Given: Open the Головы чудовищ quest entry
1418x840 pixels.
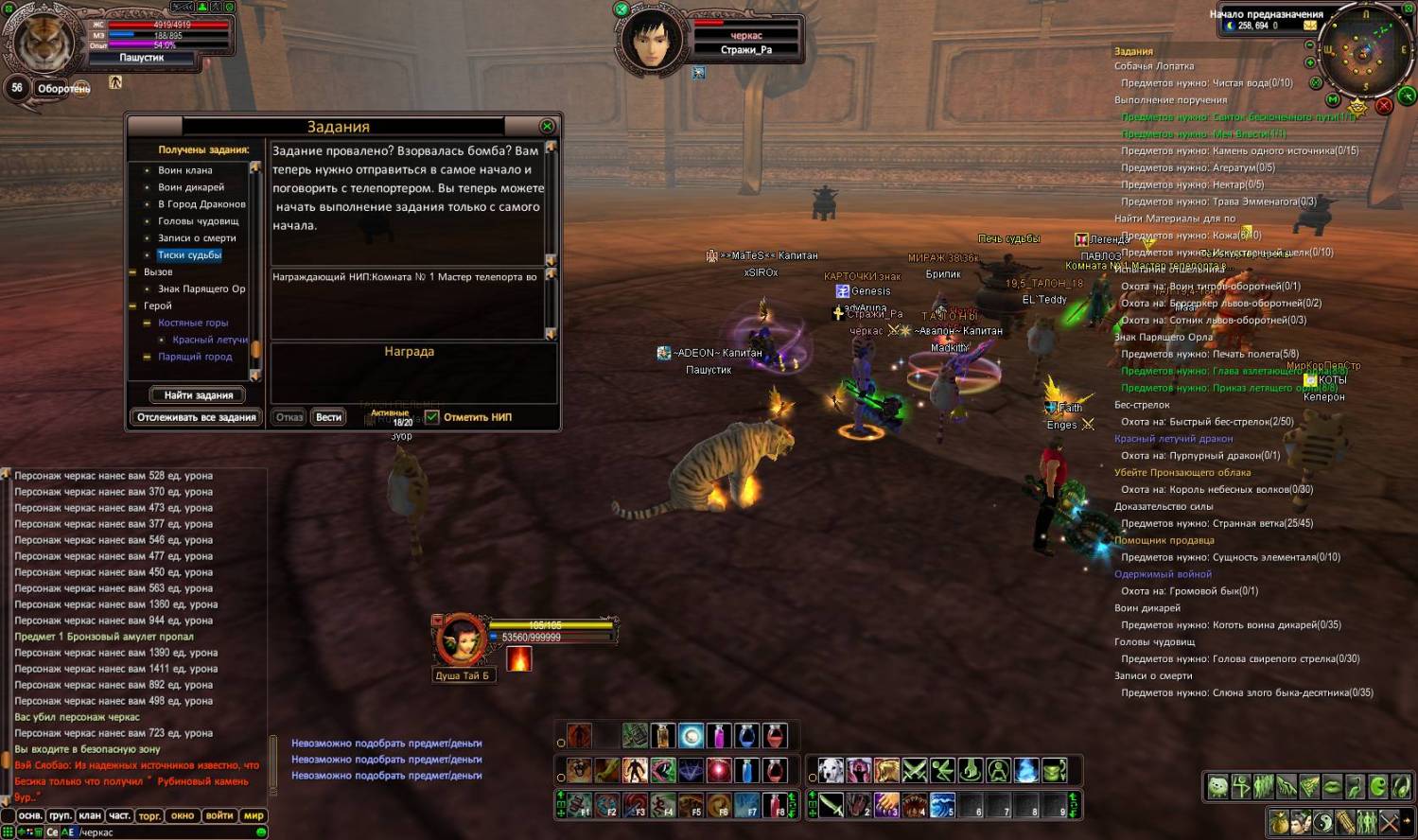Looking at the screenshot, I should (x=198, y=221).
